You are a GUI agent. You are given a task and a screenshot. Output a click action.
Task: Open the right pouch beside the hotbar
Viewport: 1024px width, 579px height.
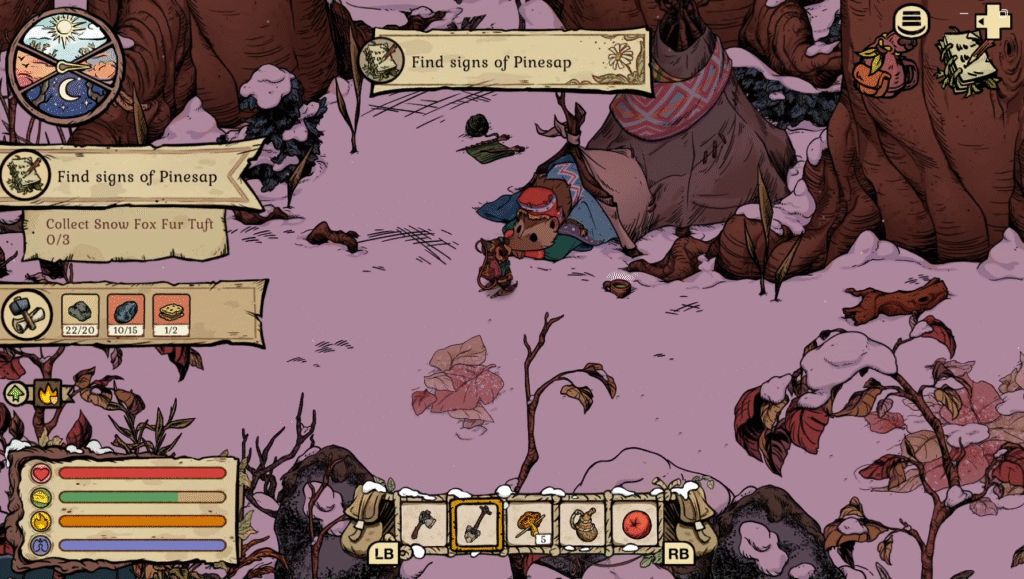(692, 522)
